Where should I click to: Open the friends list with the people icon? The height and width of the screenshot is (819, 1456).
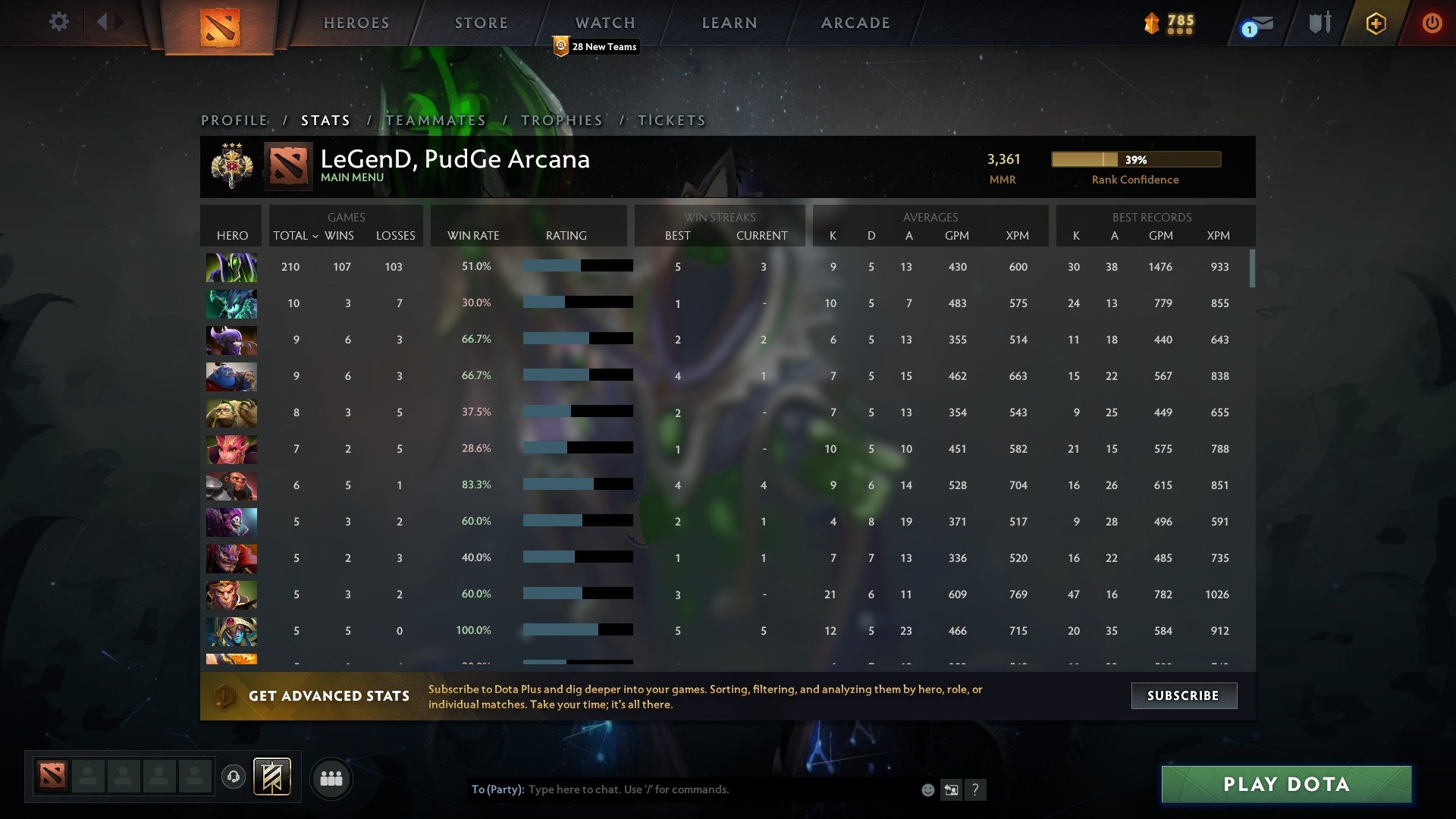pyautogui.click(x=331, y=778)
